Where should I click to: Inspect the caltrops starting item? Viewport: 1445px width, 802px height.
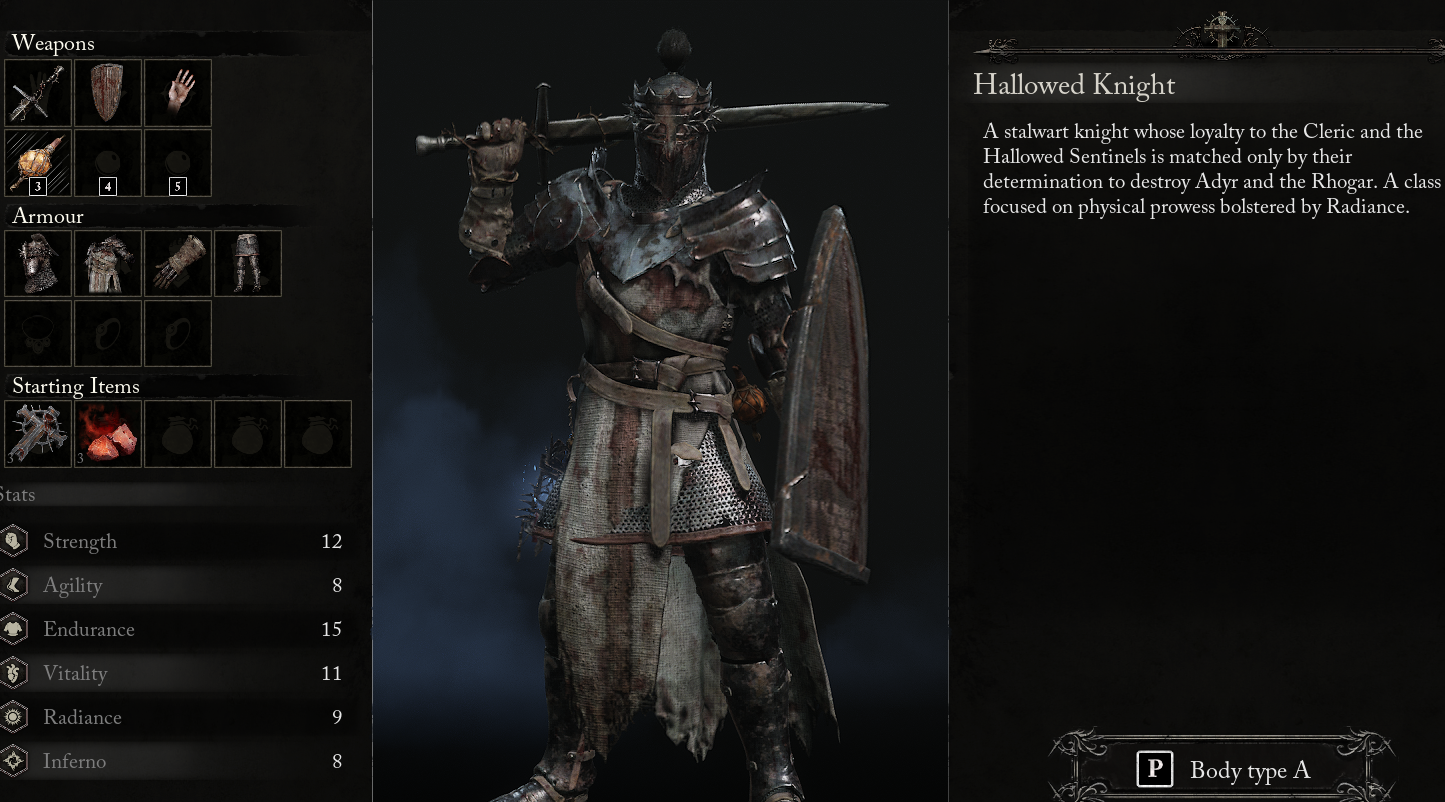pos(38,433)
